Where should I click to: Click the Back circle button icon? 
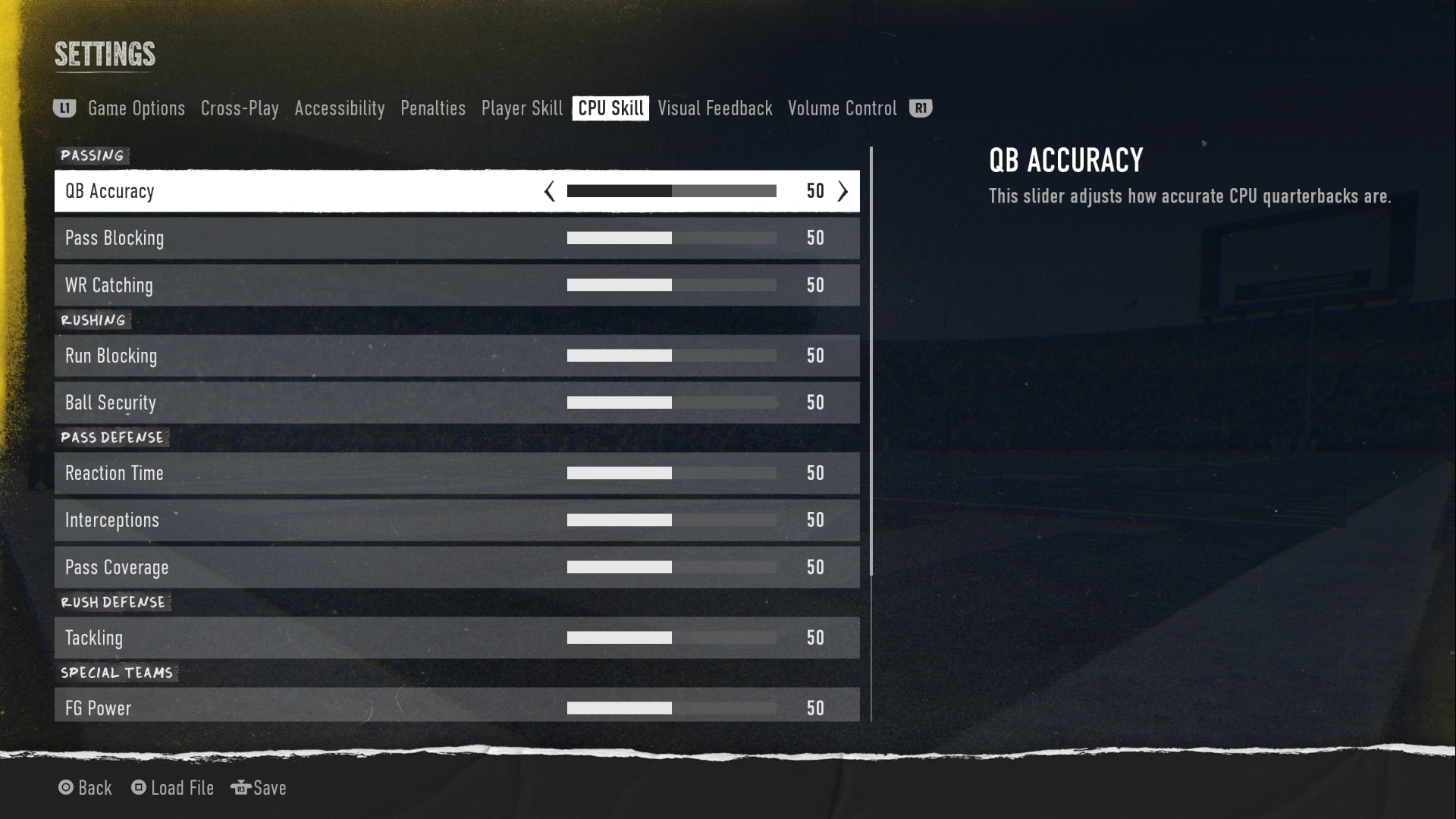[66, 788]
